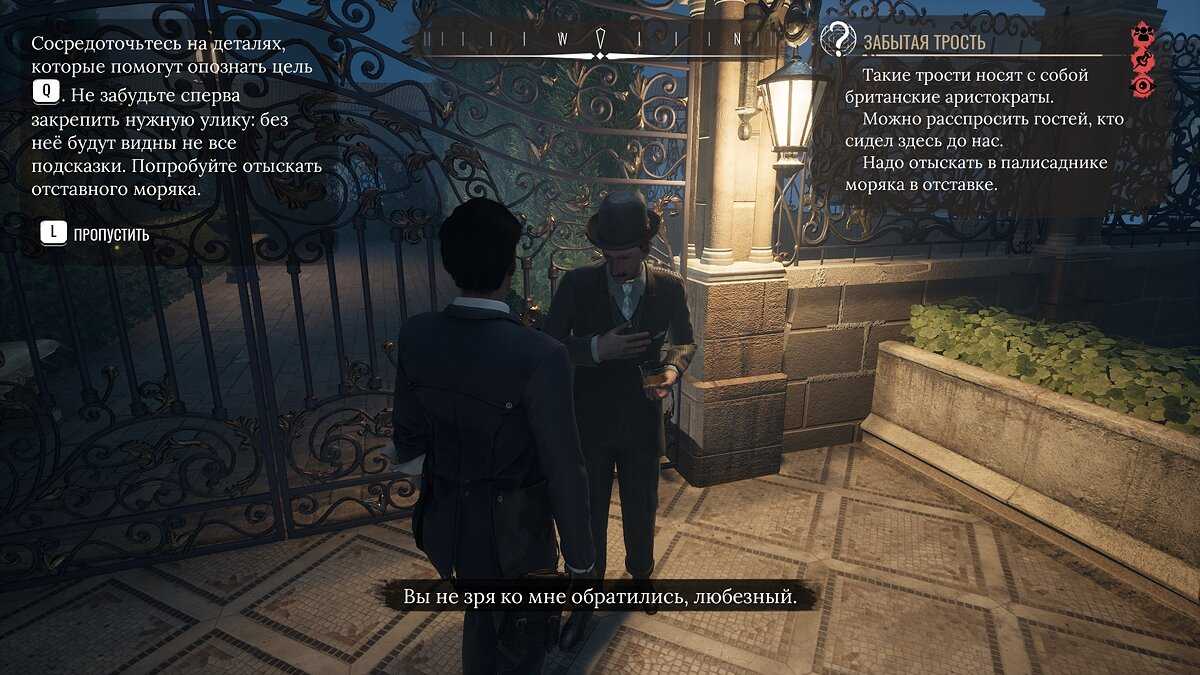Click the question mark evidence icon
The image size is (1200, 675).
[838, 40]
